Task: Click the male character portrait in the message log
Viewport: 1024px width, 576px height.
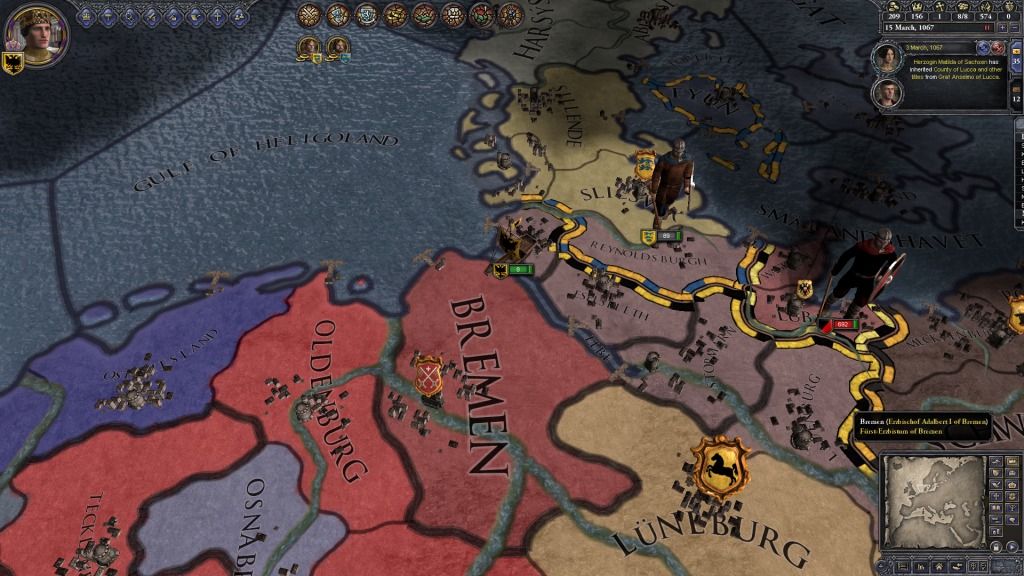Action: pyautogui.click(x=888, y=93)
